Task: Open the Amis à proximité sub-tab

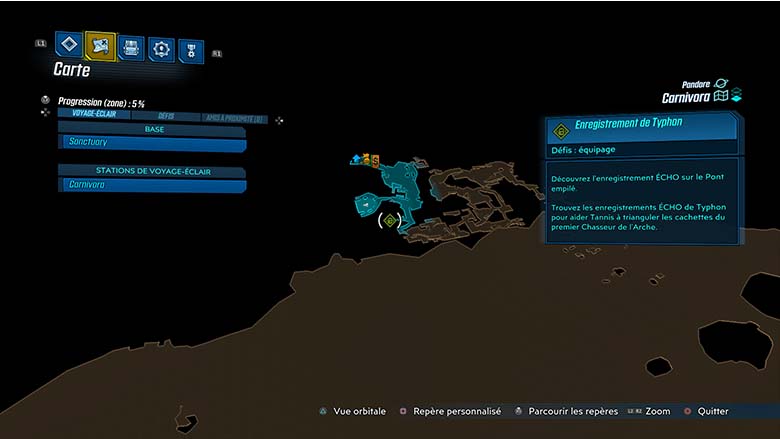Action: [234, 118]
